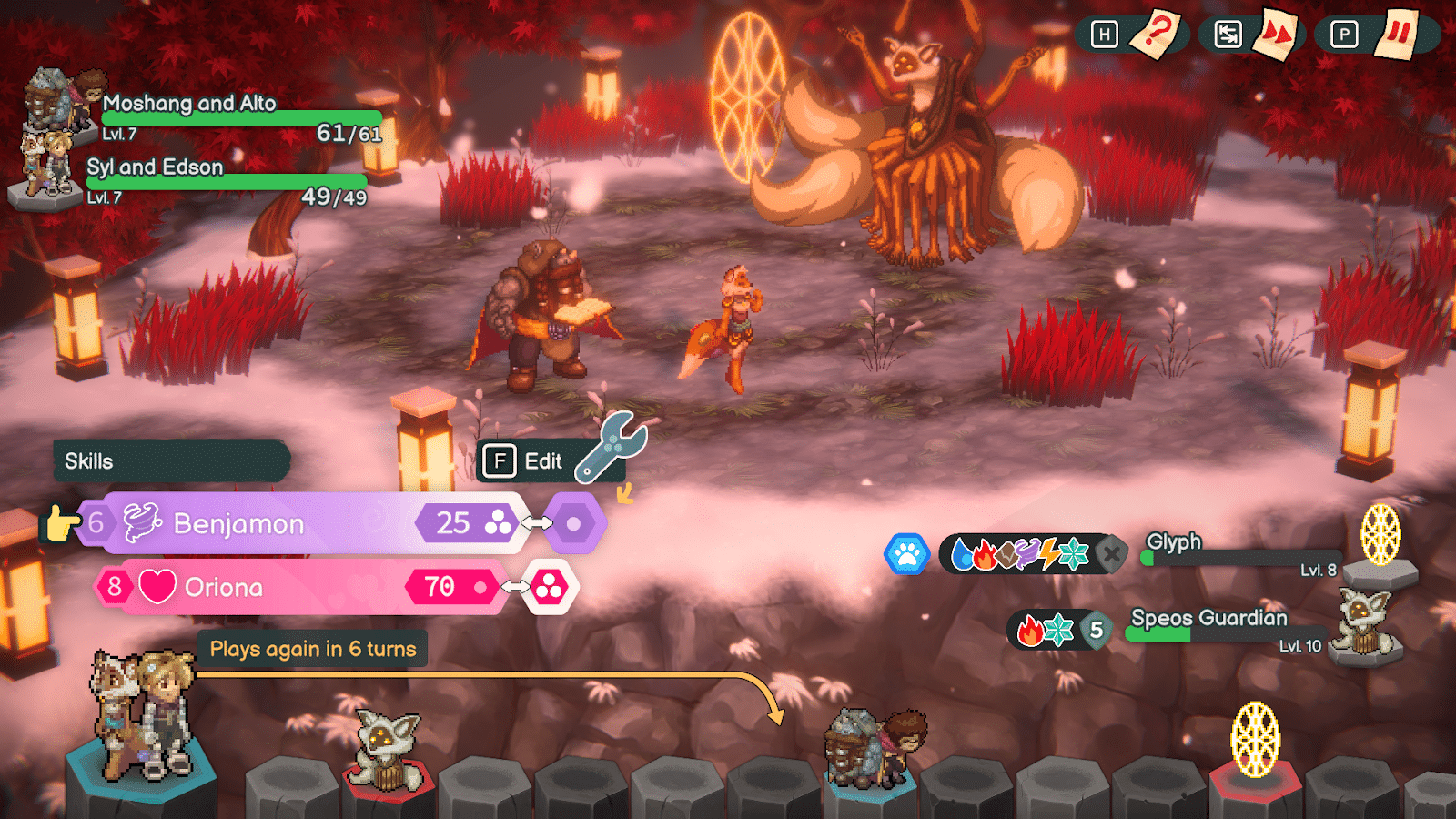Select the water element icon
This screenshot has height=819, width=1456.
(x=965, y=552)
